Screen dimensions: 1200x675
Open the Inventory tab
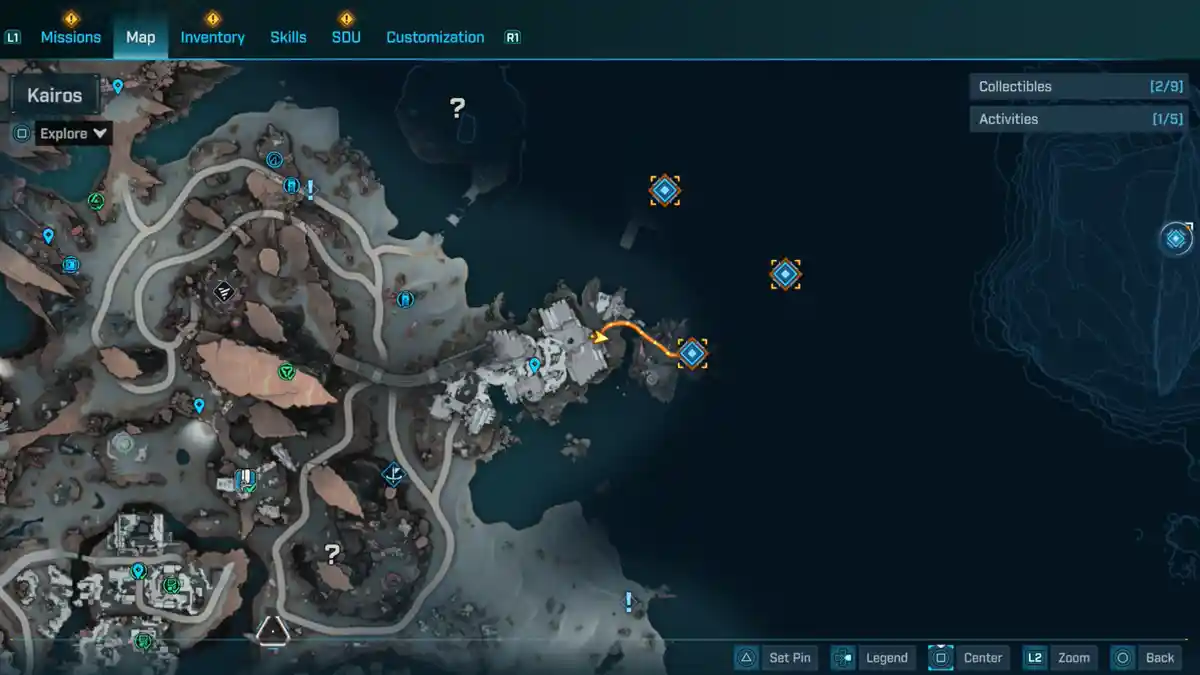[x=212, y=37]
